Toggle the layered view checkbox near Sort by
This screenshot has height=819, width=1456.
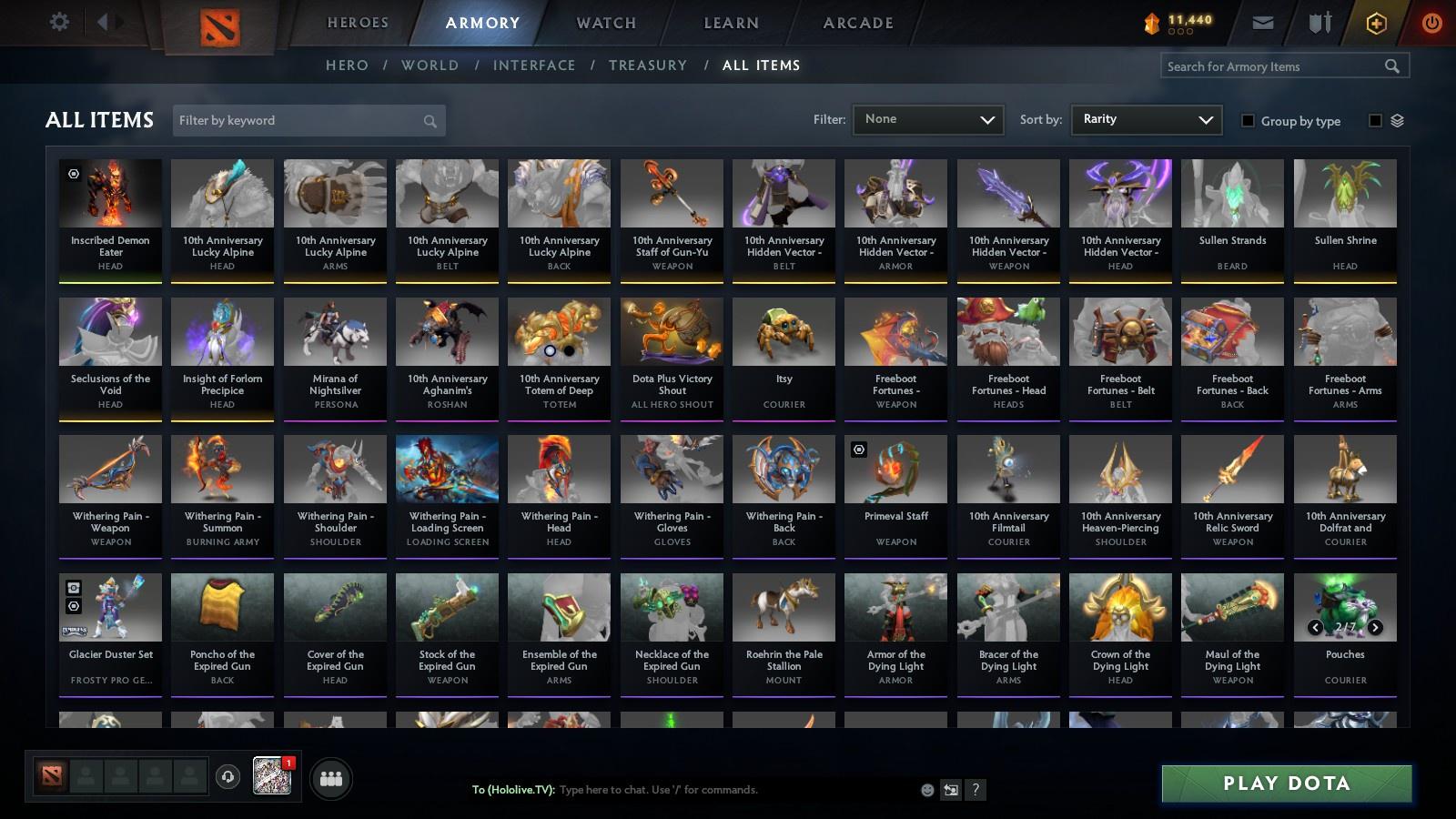click(1374, 120)
